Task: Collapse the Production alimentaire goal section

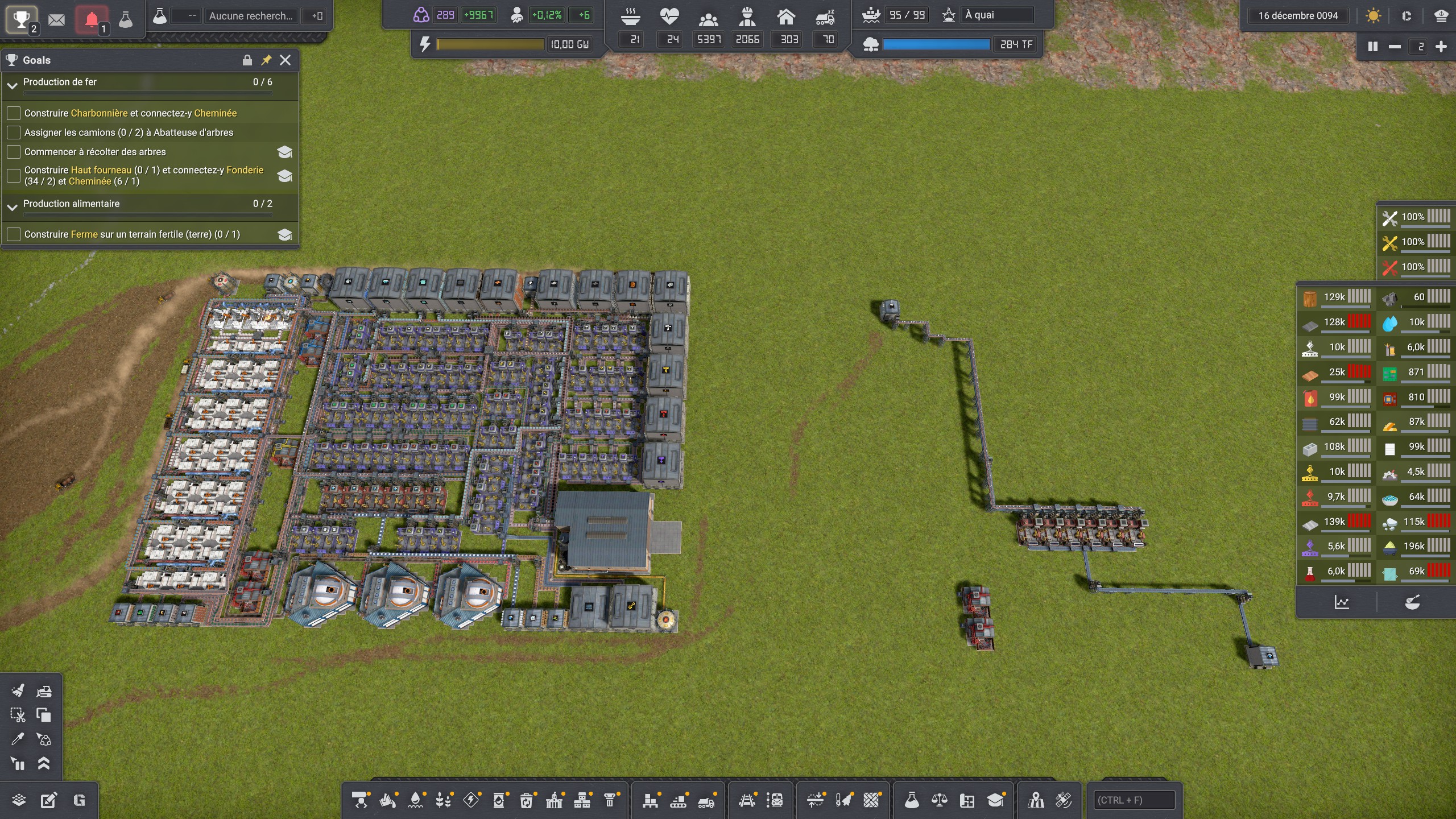Action: [13, 207]
